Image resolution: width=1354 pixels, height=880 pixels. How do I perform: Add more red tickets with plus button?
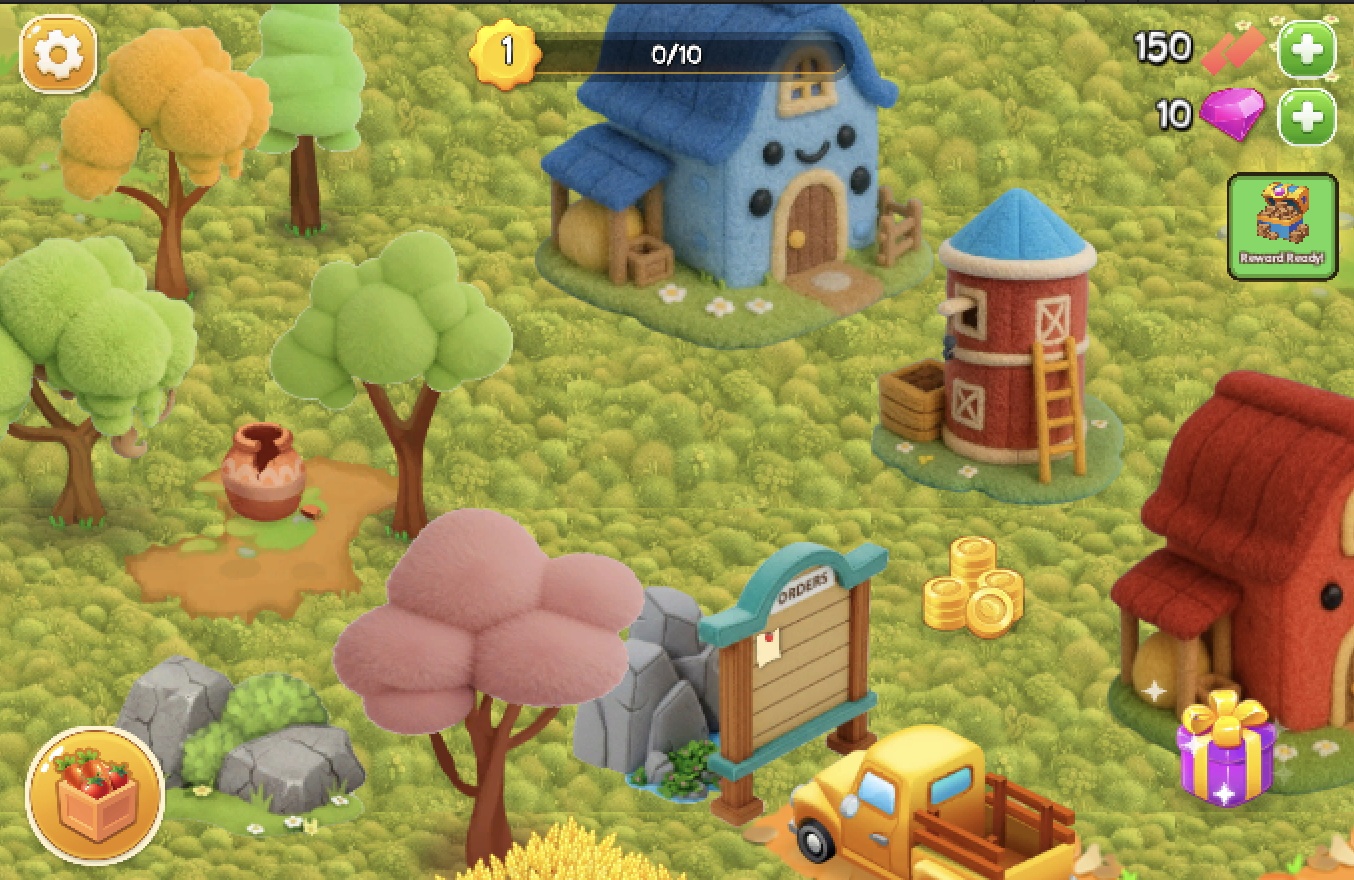[1307, 49]
